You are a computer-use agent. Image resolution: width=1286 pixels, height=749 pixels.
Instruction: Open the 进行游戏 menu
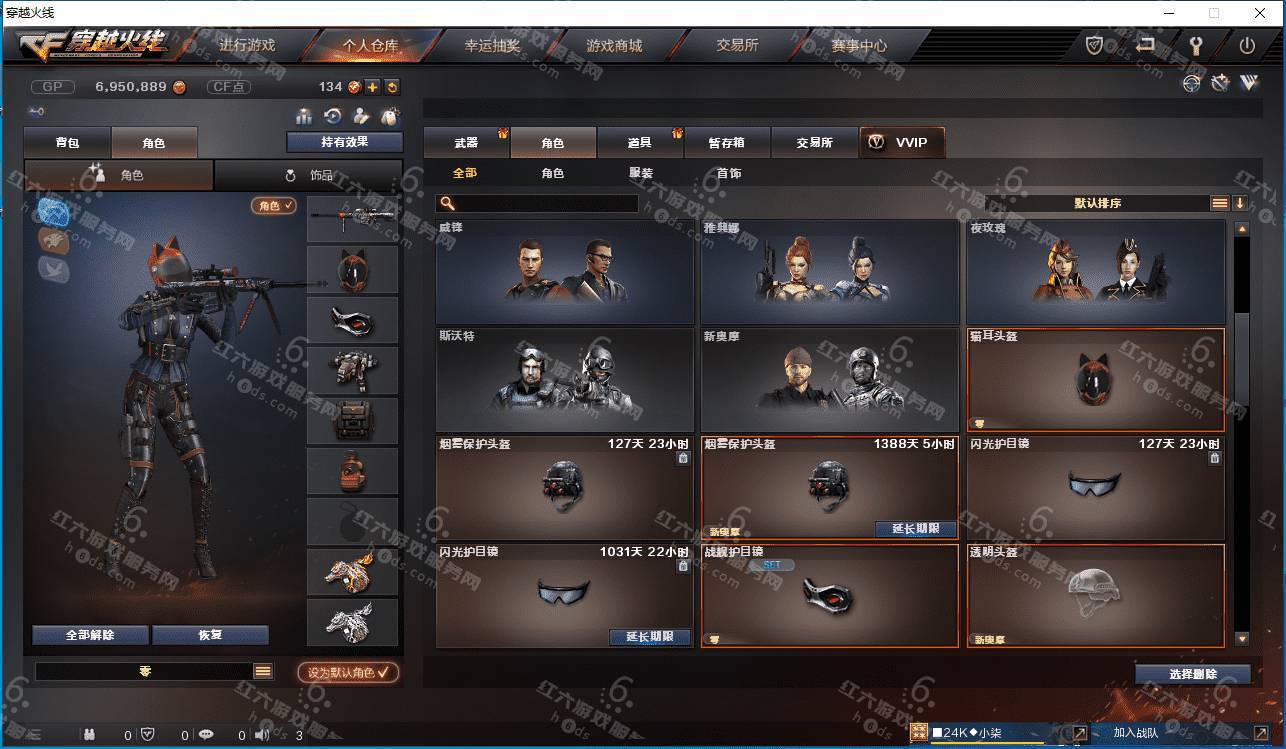coord(247,46)
